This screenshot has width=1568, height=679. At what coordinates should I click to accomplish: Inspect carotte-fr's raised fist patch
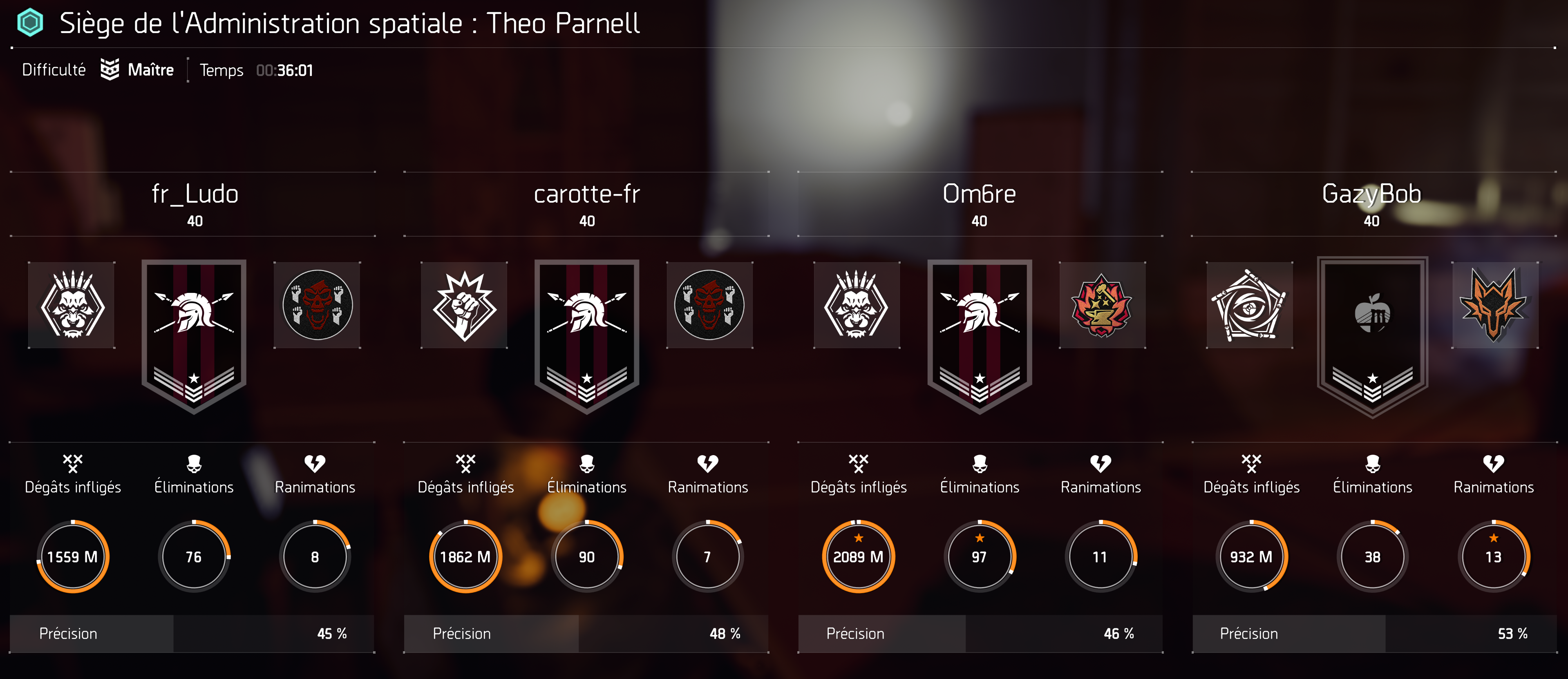[465, 305]
